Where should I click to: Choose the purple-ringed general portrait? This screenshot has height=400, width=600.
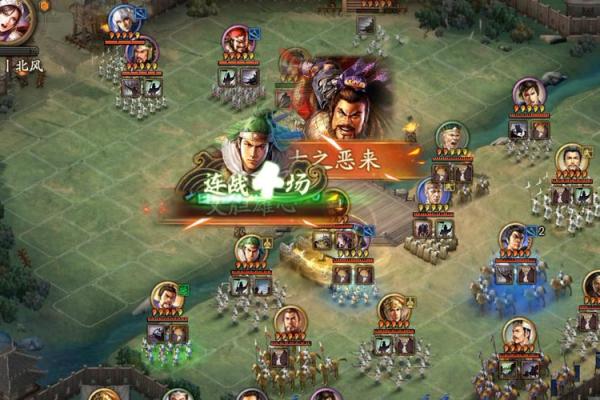point(528,93)
